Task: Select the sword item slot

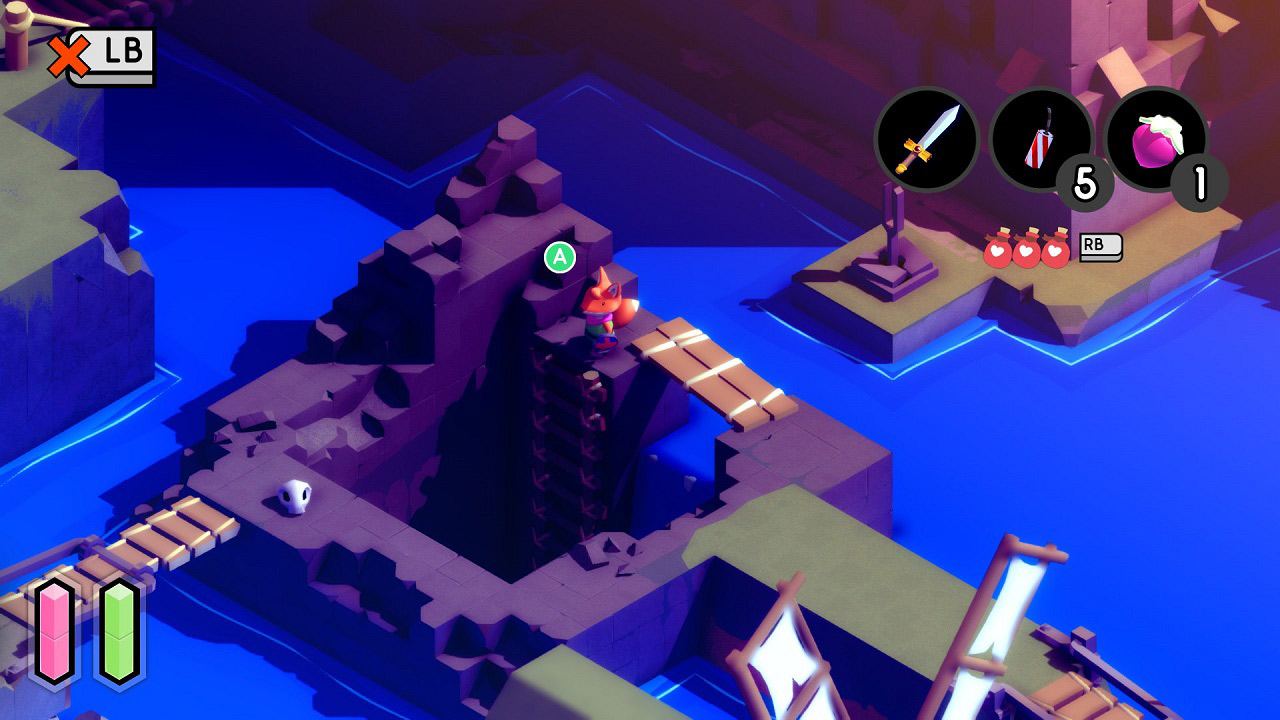Action: (x=926, y=140)
